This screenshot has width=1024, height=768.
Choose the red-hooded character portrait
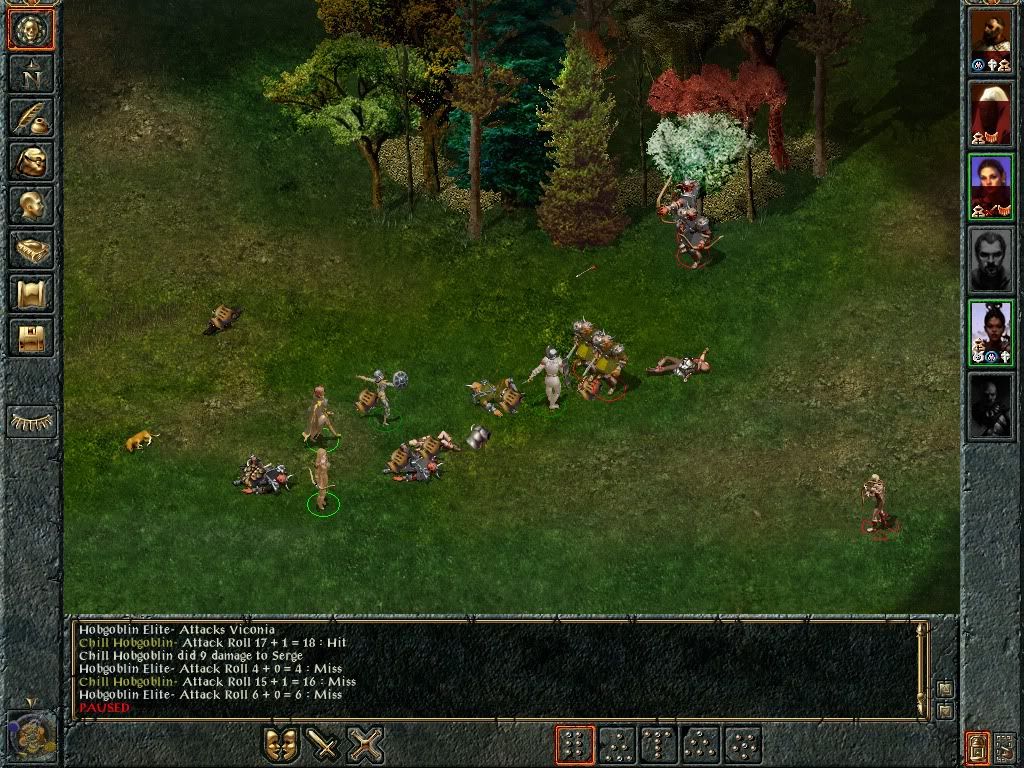(991, 113)
